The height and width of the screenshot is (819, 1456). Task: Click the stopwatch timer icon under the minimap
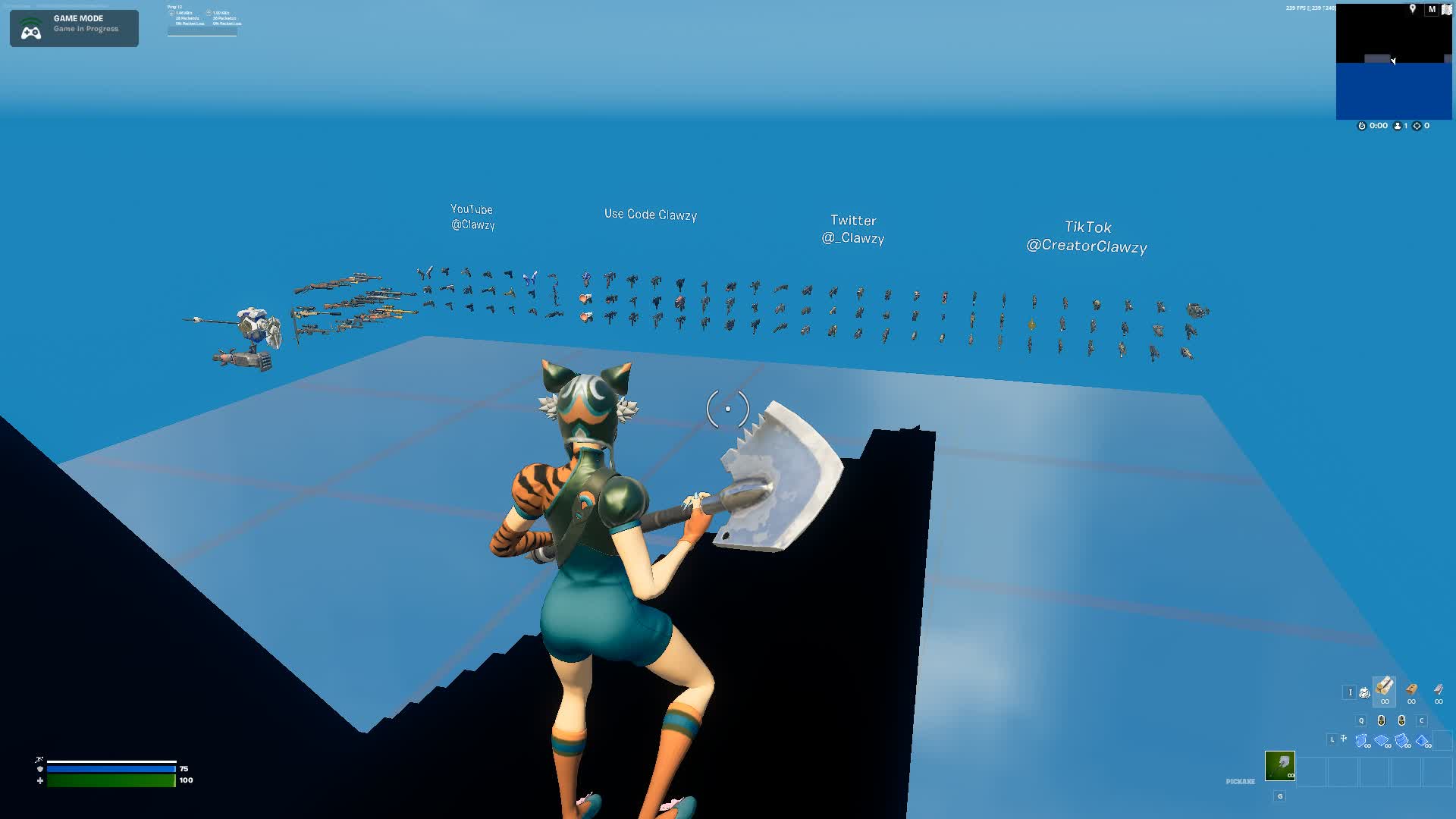tap(1362, 126)
